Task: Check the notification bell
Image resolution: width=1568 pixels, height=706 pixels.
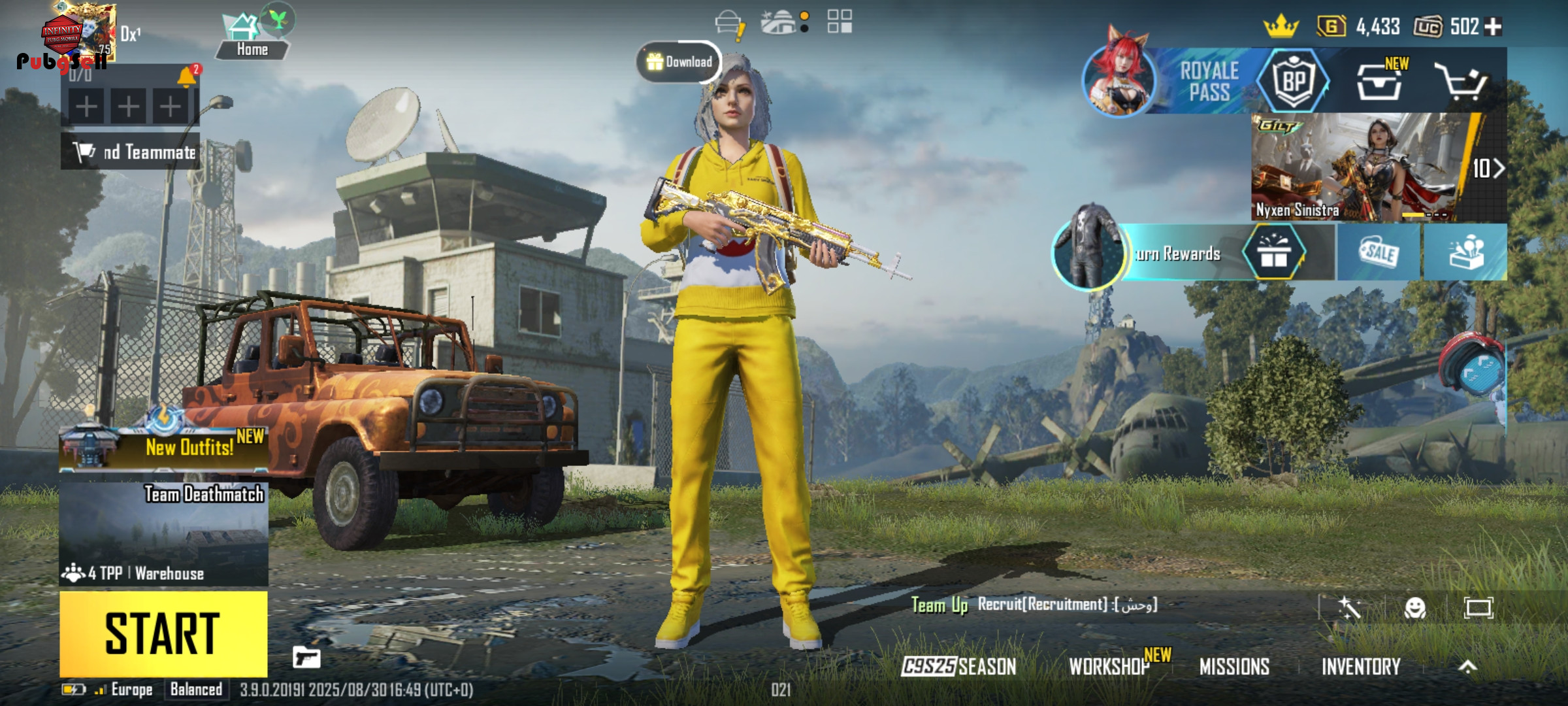Action: [186, 76]
